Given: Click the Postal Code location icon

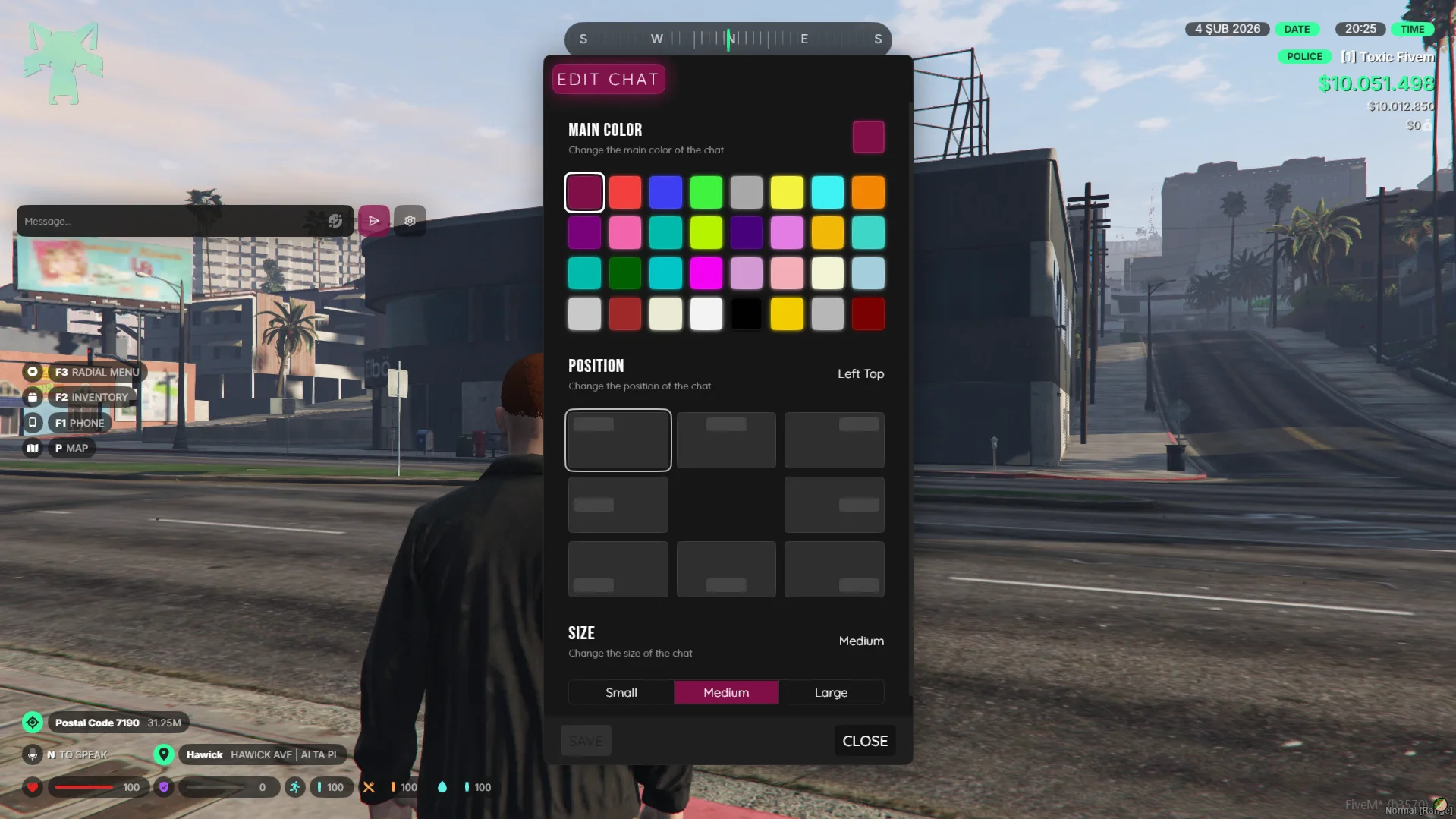Looking at the screenshot, I should point(33,722).
